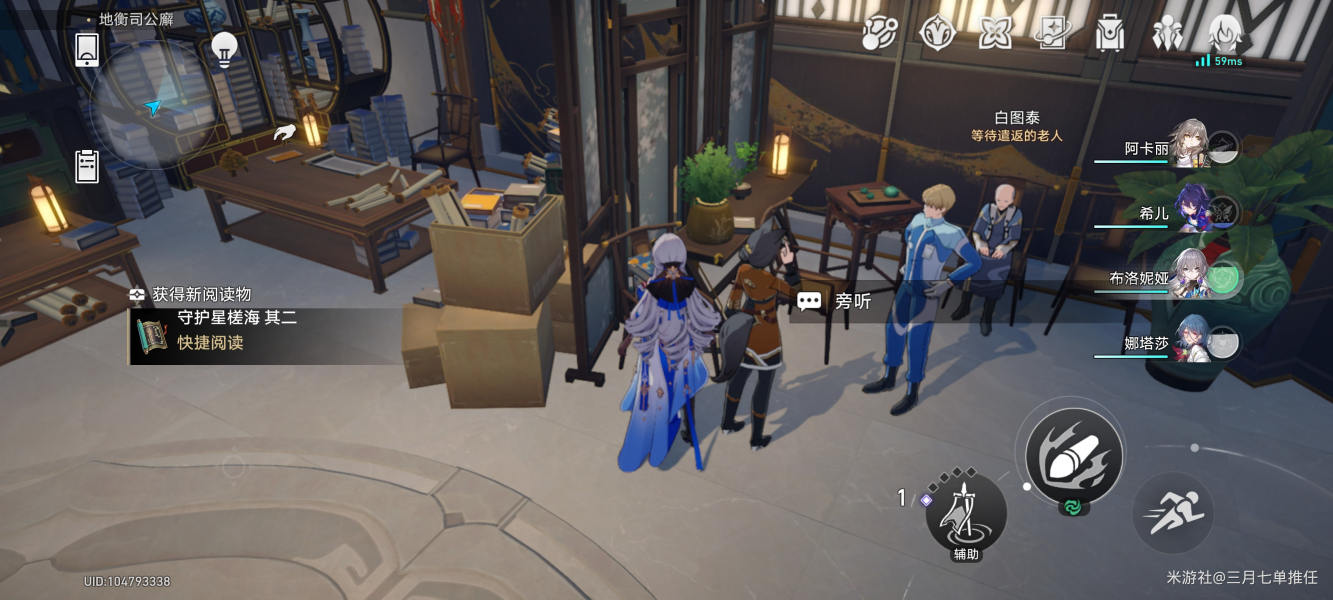This screenshot has height=600, width=1333.
Task: Open the clipboard mission log icon
Action: pos(87,166)
